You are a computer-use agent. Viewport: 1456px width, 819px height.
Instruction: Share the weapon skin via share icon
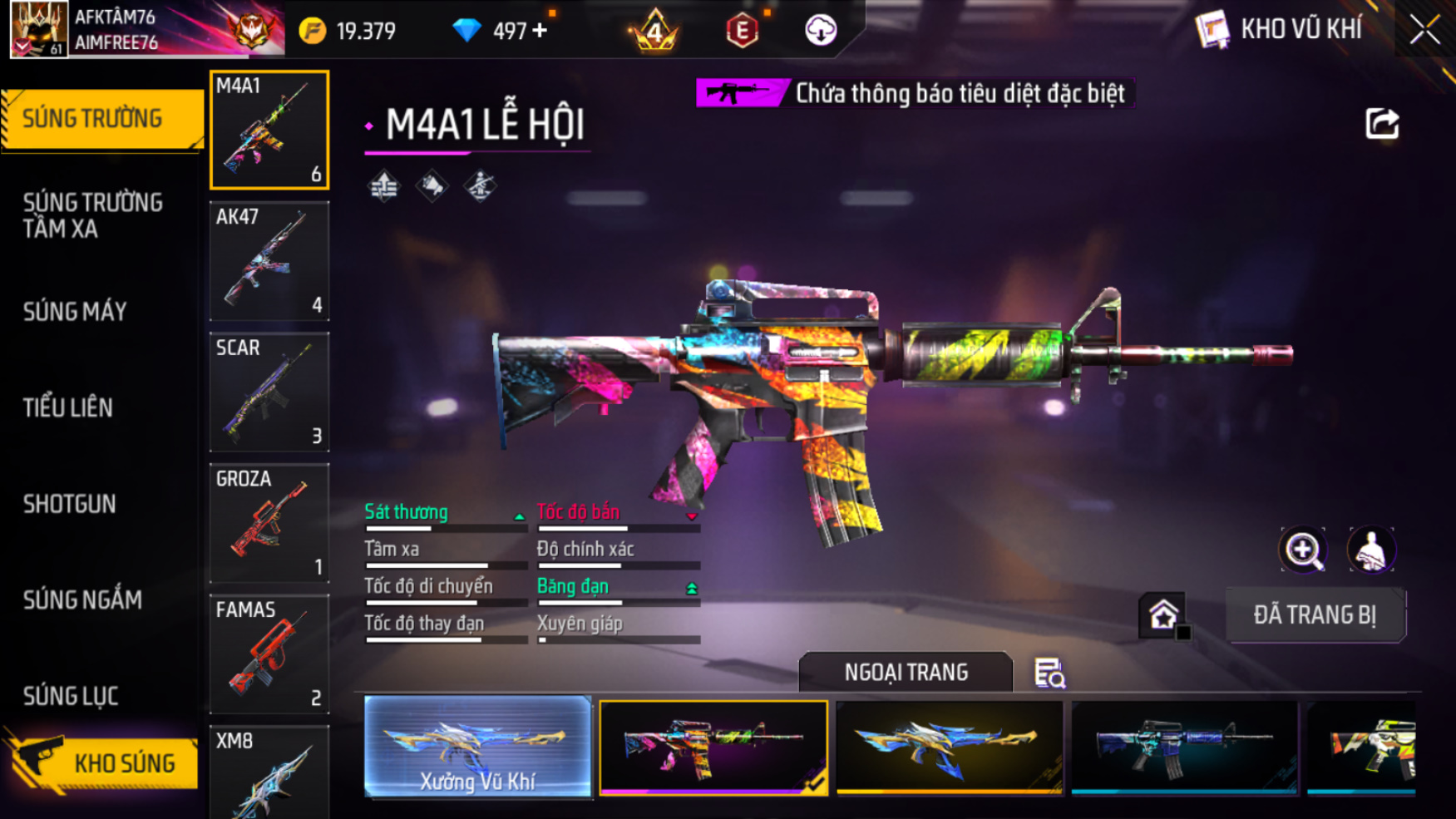[x=1382, y=124]
